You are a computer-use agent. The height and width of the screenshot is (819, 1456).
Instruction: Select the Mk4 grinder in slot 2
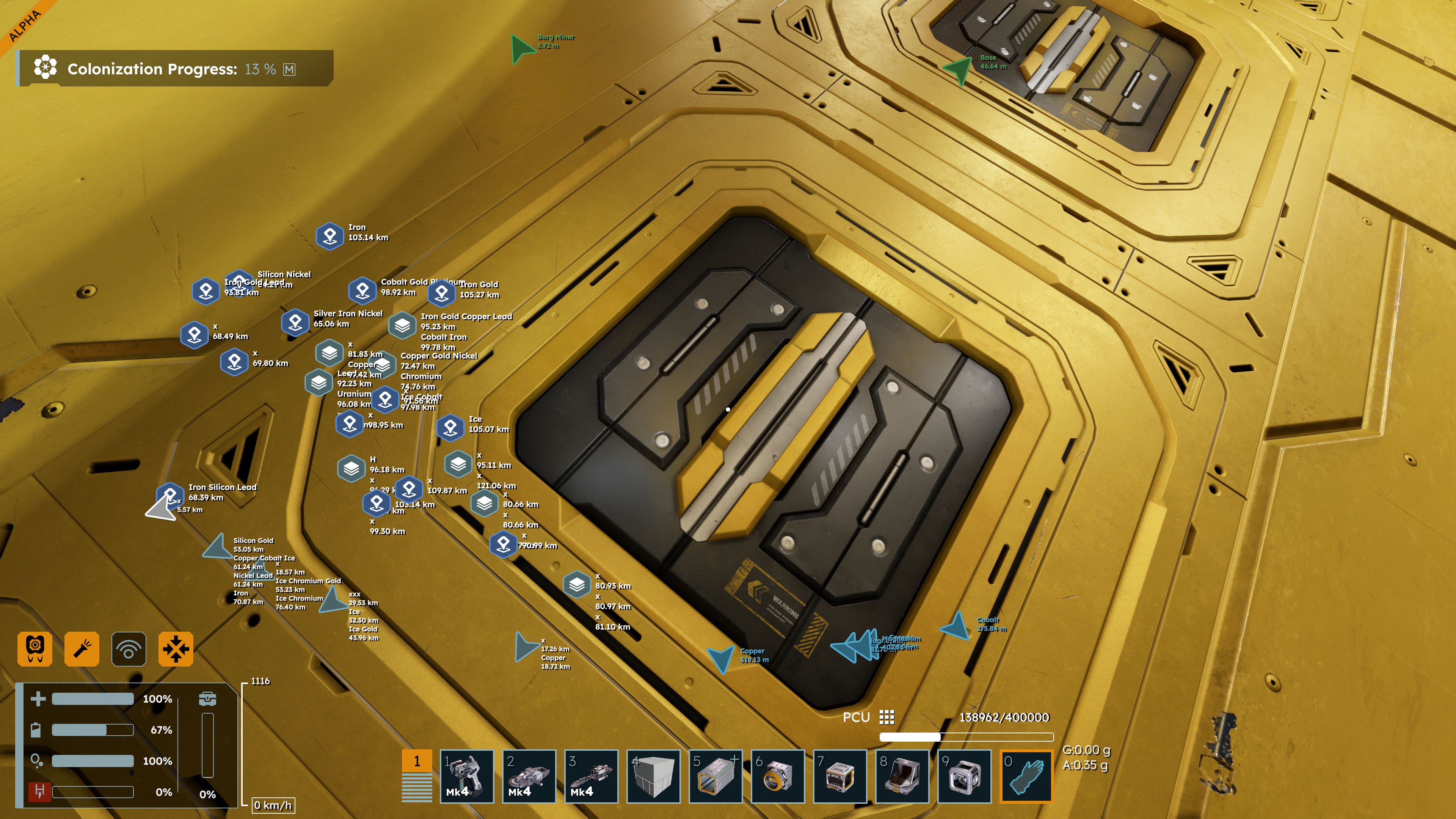[x=529, y=776]
